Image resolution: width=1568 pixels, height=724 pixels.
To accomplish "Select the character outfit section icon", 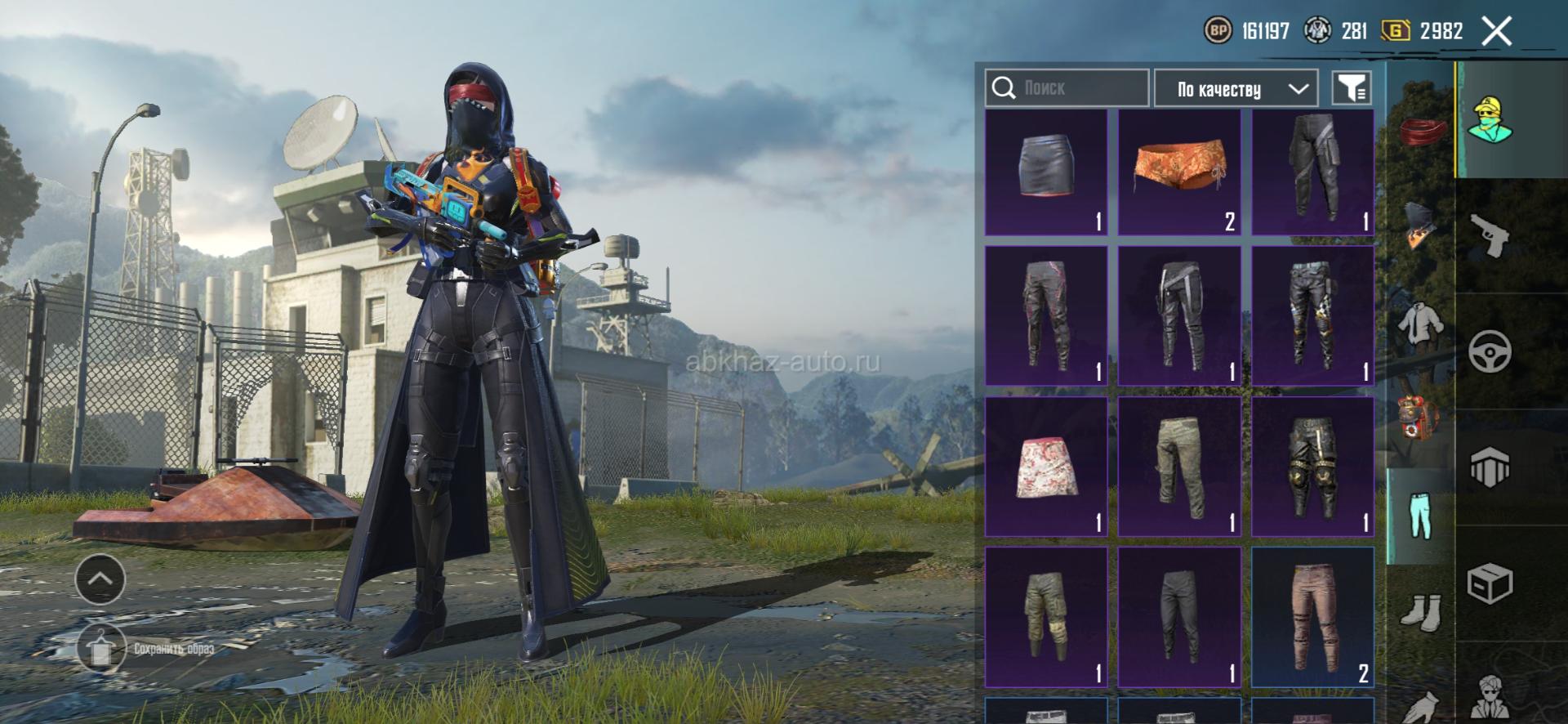I will [1490, 120].
